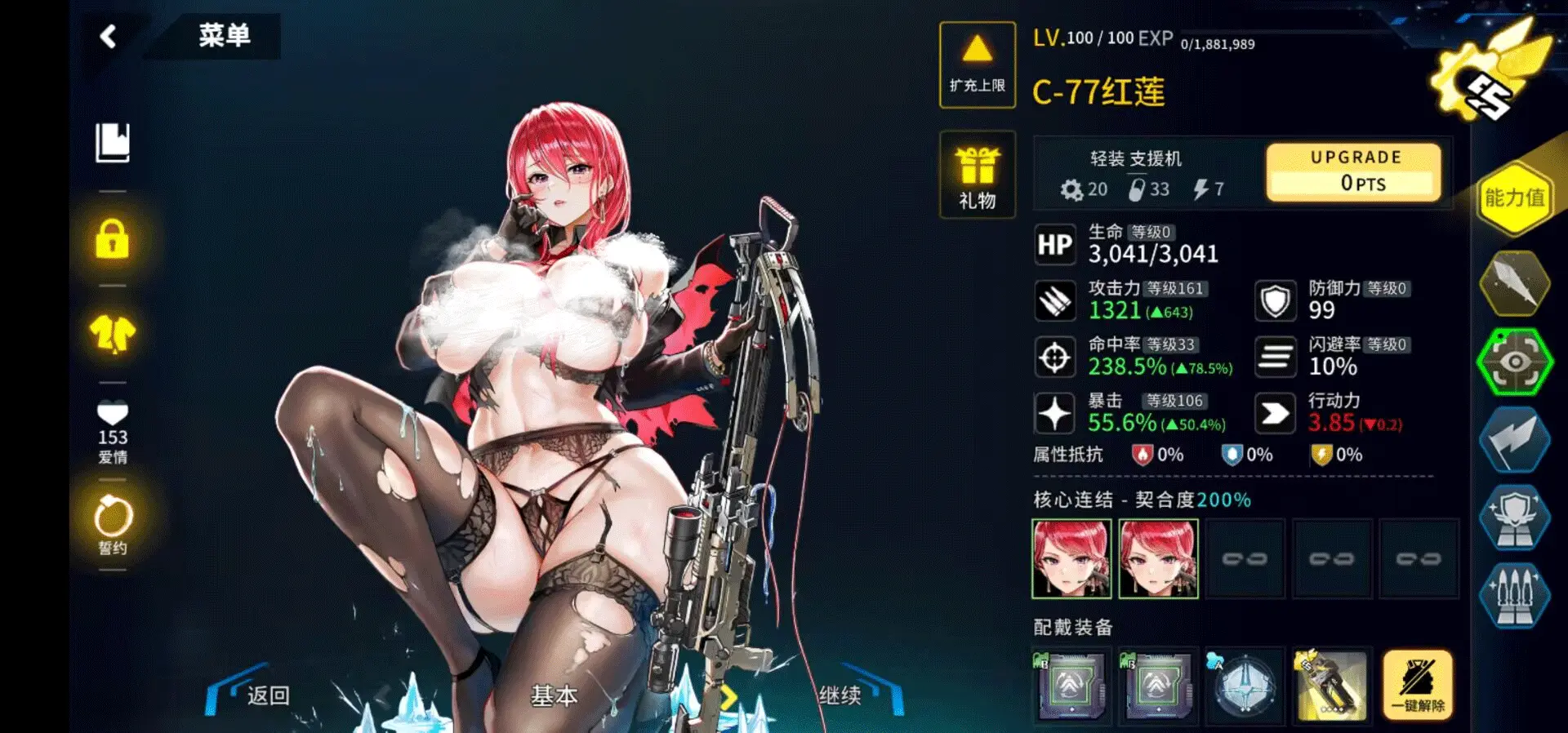This screenshot has width=1568, height=733.
Task: Choose the 继续 continue option
Action: tap(840, 695)
